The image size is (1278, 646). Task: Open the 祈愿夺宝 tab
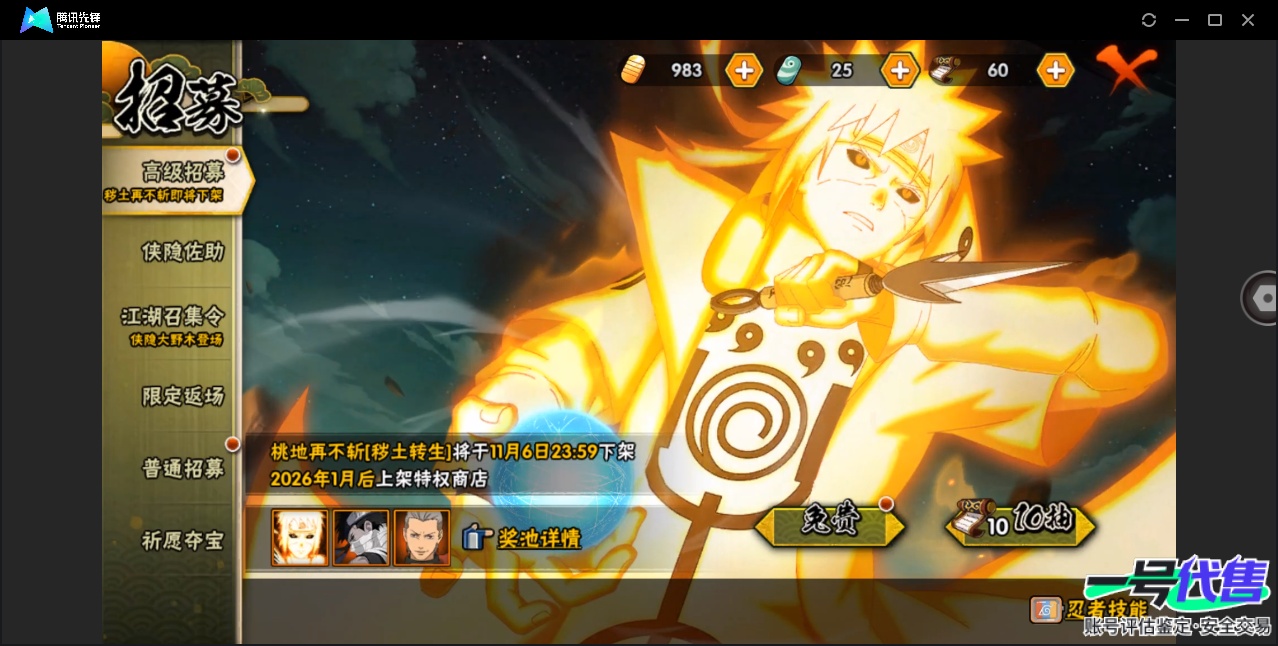click(182, 541)
